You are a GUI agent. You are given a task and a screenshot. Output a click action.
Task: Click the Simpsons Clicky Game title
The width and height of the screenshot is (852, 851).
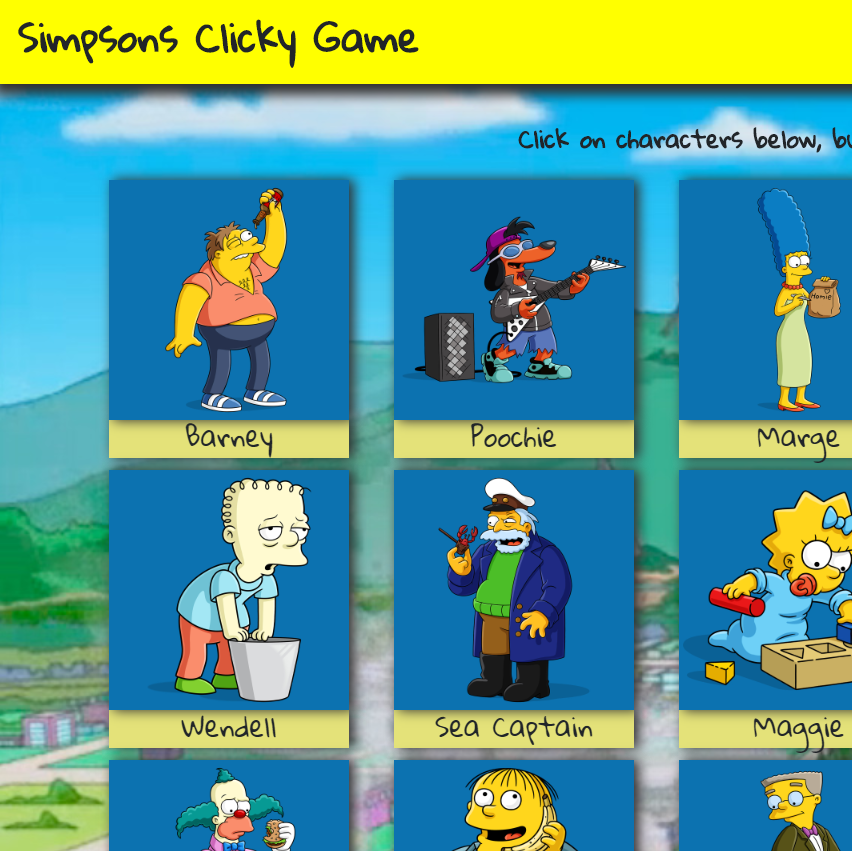[x=218, y=40]
